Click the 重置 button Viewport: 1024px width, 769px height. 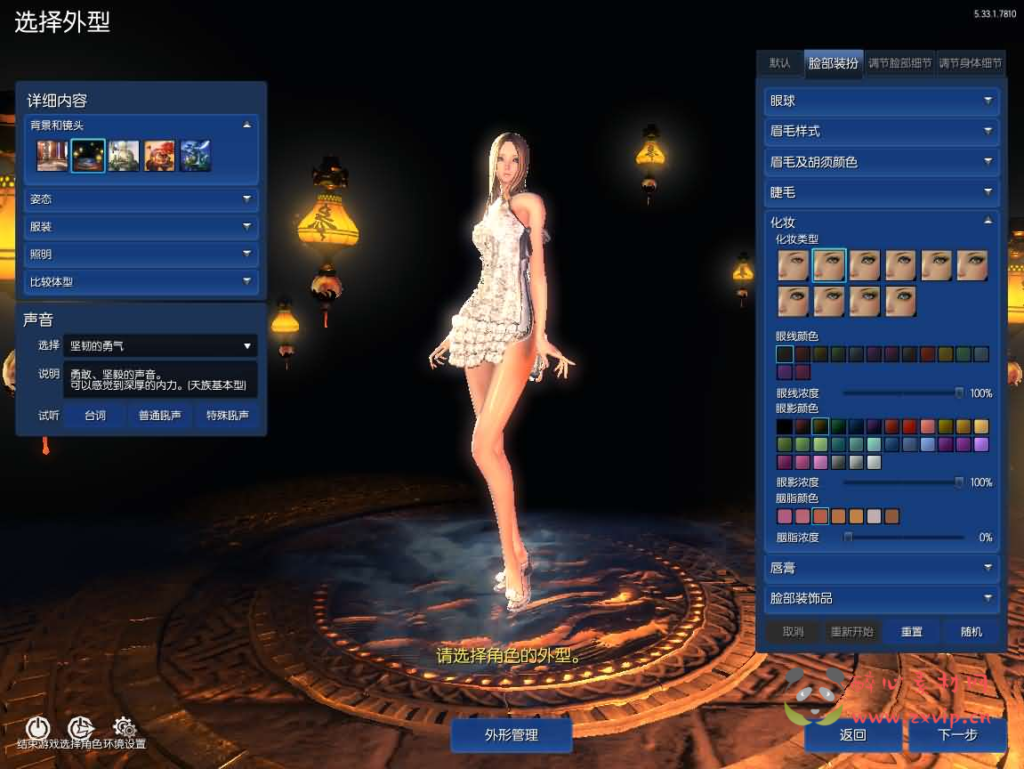(x=911, y=632)
